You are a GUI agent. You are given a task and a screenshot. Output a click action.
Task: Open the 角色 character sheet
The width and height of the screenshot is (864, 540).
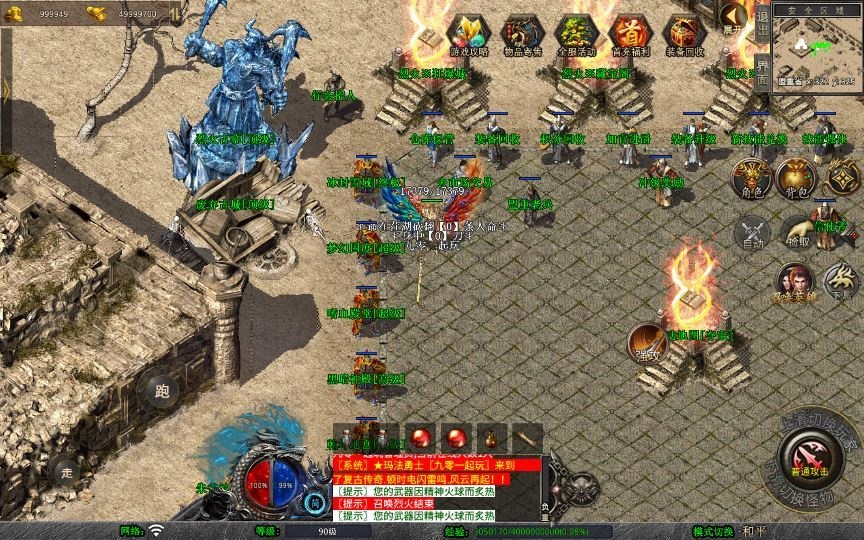pyautogui.click(x=752, y=178)
